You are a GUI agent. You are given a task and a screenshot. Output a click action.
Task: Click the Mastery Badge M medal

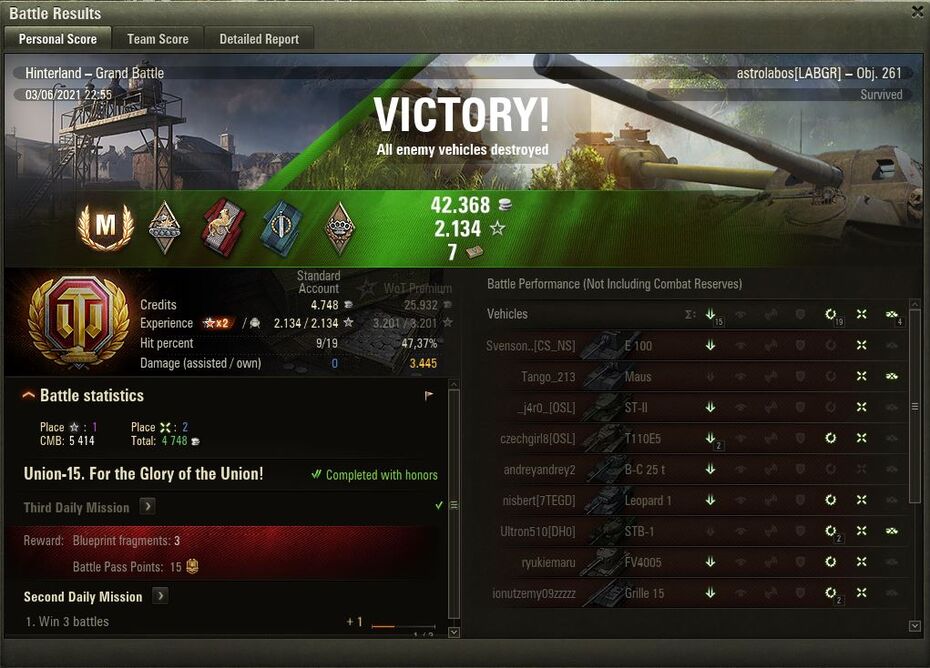click(x=105, y=229)
